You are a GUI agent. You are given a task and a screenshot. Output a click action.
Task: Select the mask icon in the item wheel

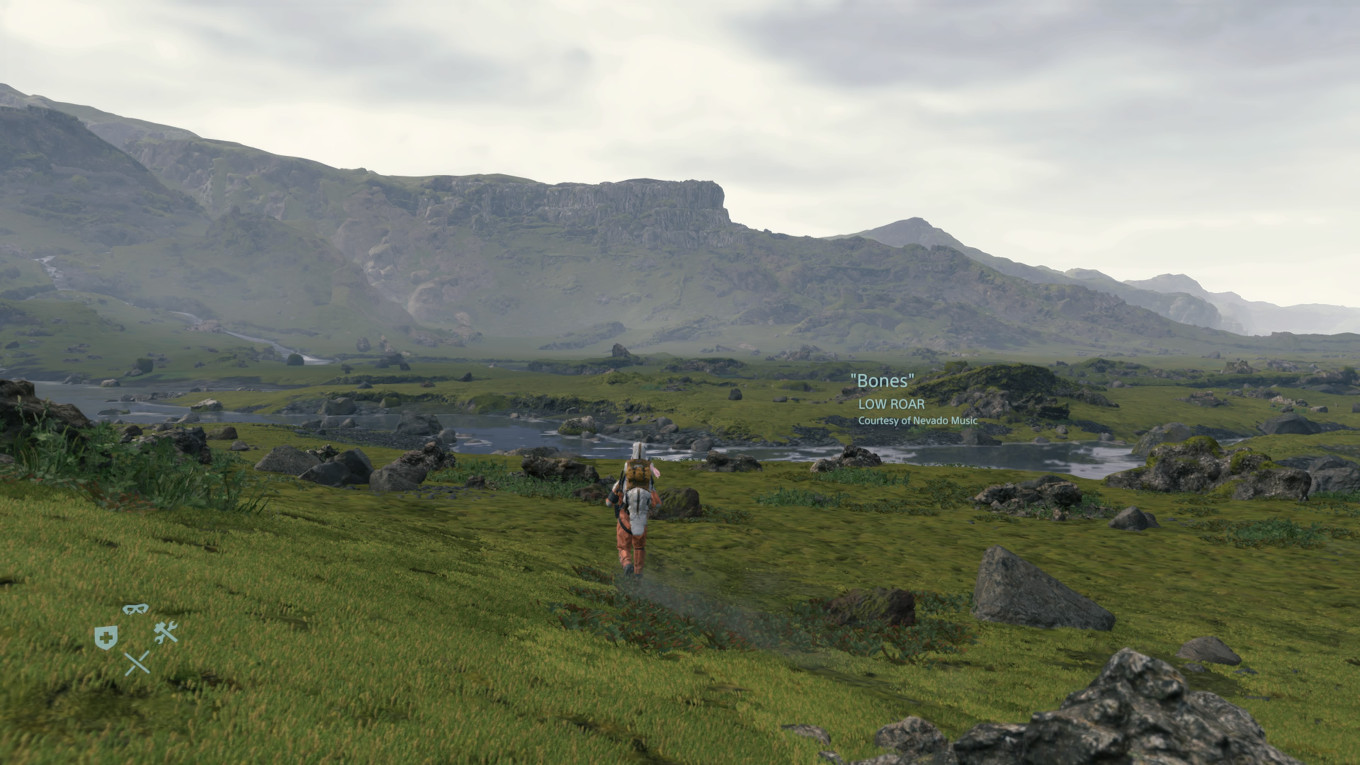pyautogui.click(x=135, y=609)
